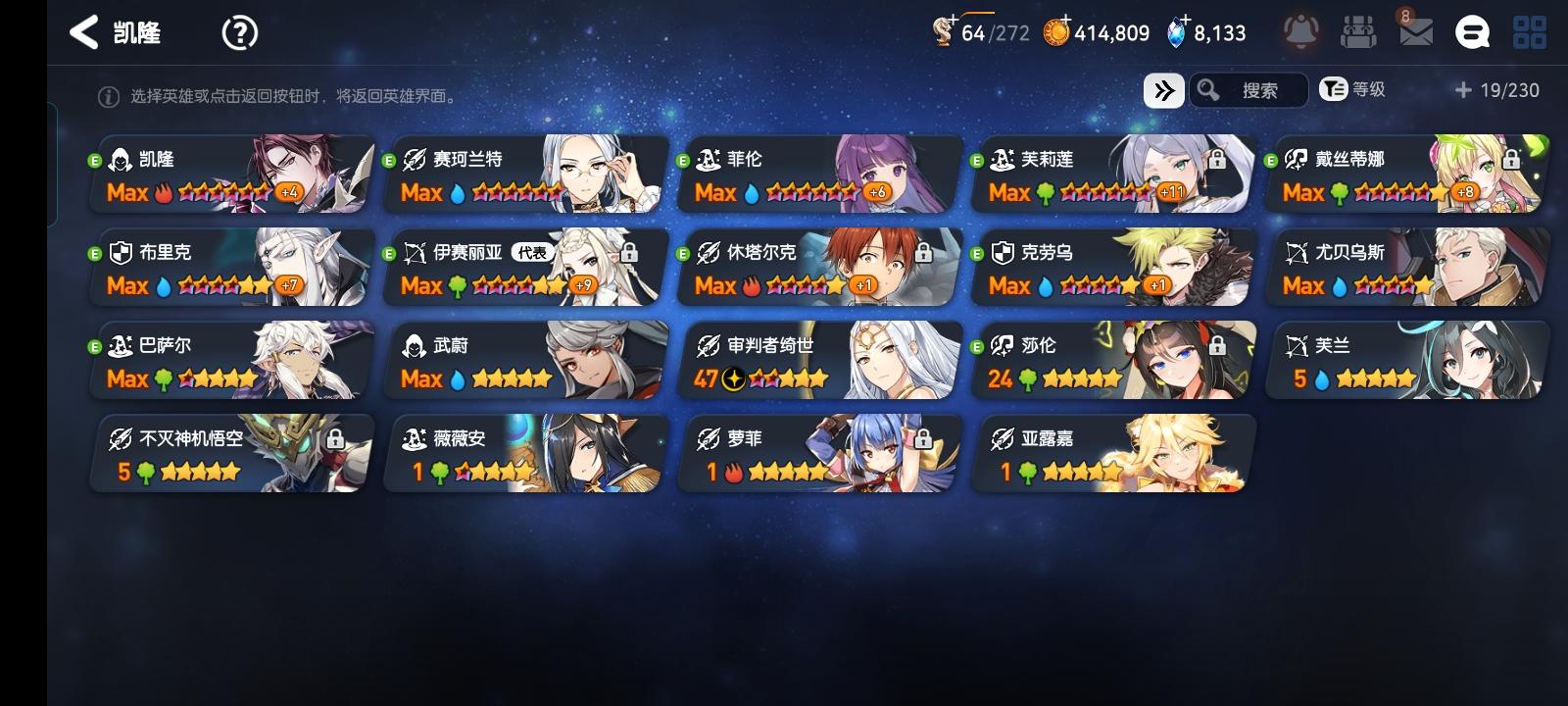Open the notification bell
The image size is (1568, 706).
1303,31
